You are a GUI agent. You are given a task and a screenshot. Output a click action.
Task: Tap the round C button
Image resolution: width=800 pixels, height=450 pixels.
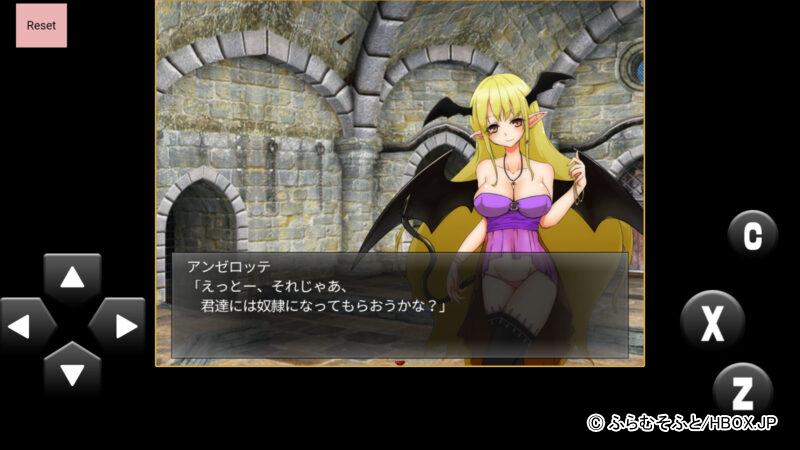tap(752, 234)
